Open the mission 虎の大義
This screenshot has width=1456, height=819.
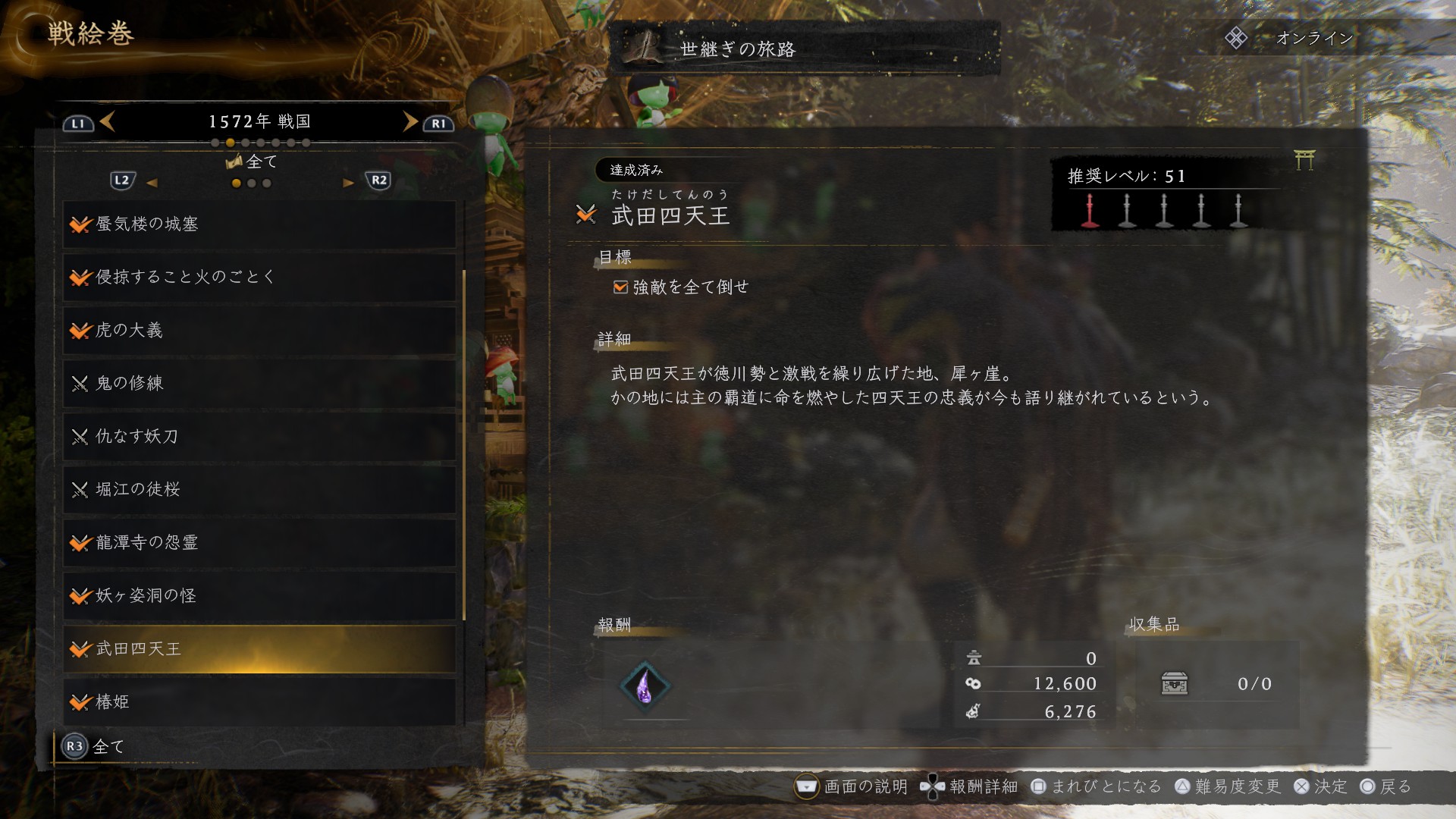pos(259,331)
